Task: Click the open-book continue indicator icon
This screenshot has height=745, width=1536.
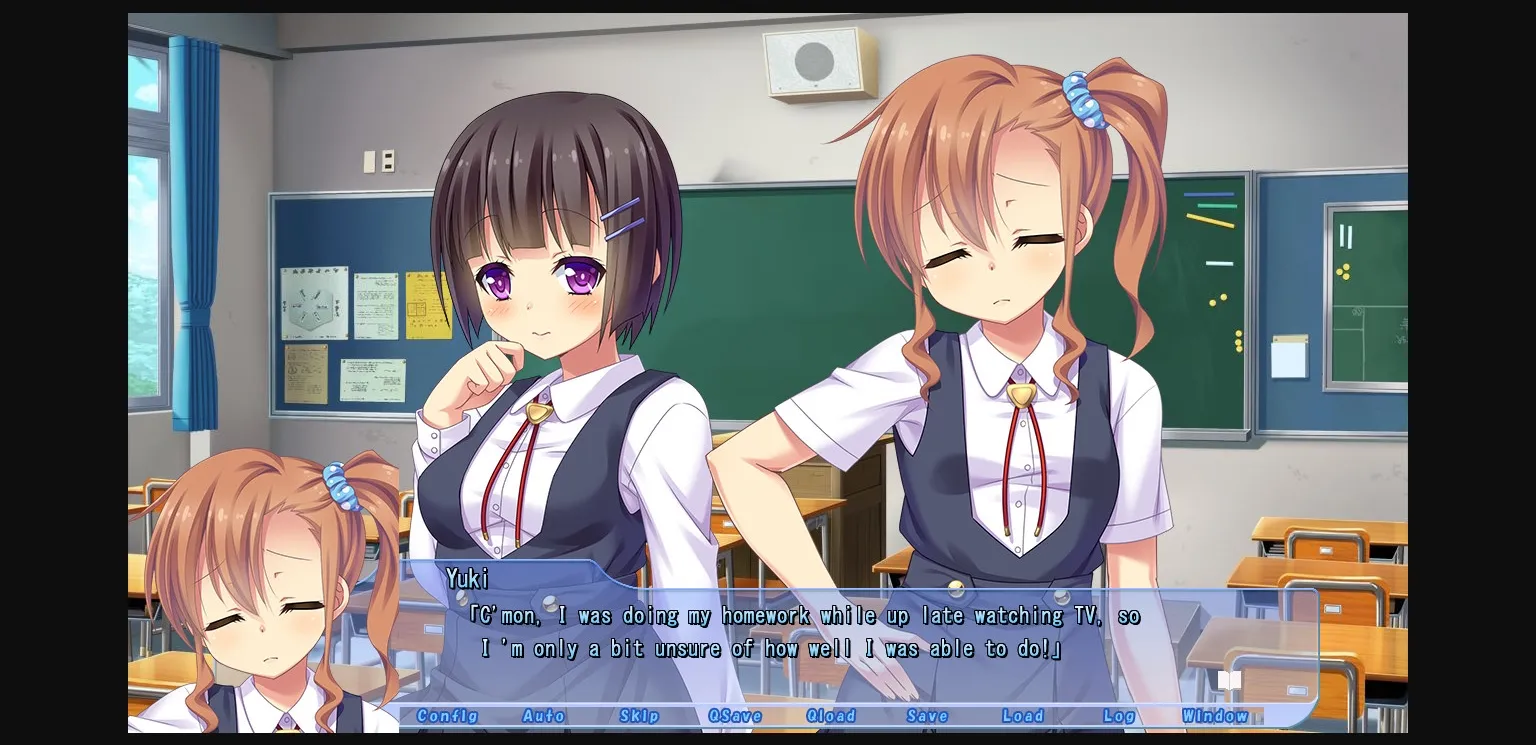Action: coord(1229,679)
